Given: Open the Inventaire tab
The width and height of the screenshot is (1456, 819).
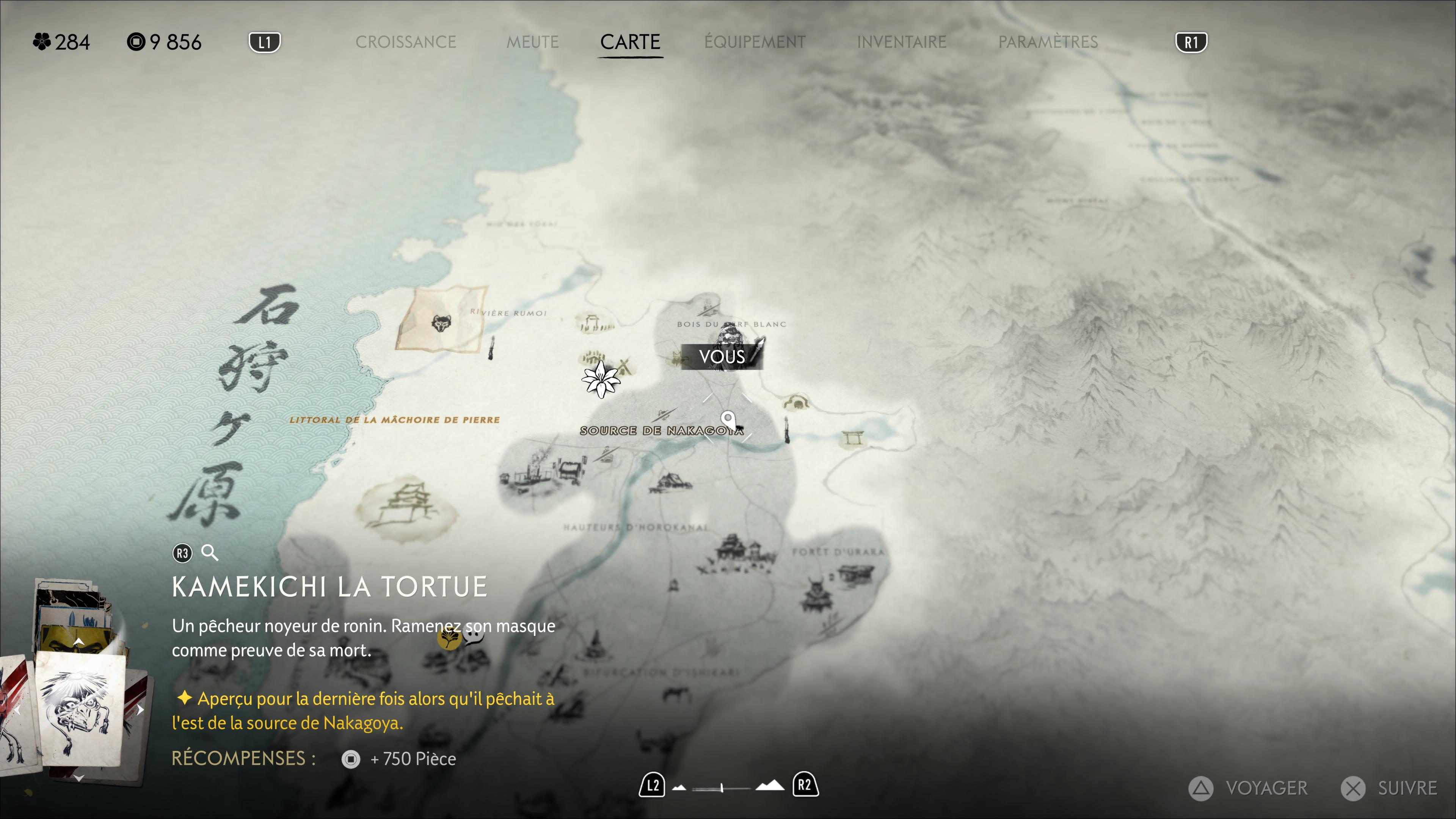Looking at the screenshot, I should coord(902,42).
